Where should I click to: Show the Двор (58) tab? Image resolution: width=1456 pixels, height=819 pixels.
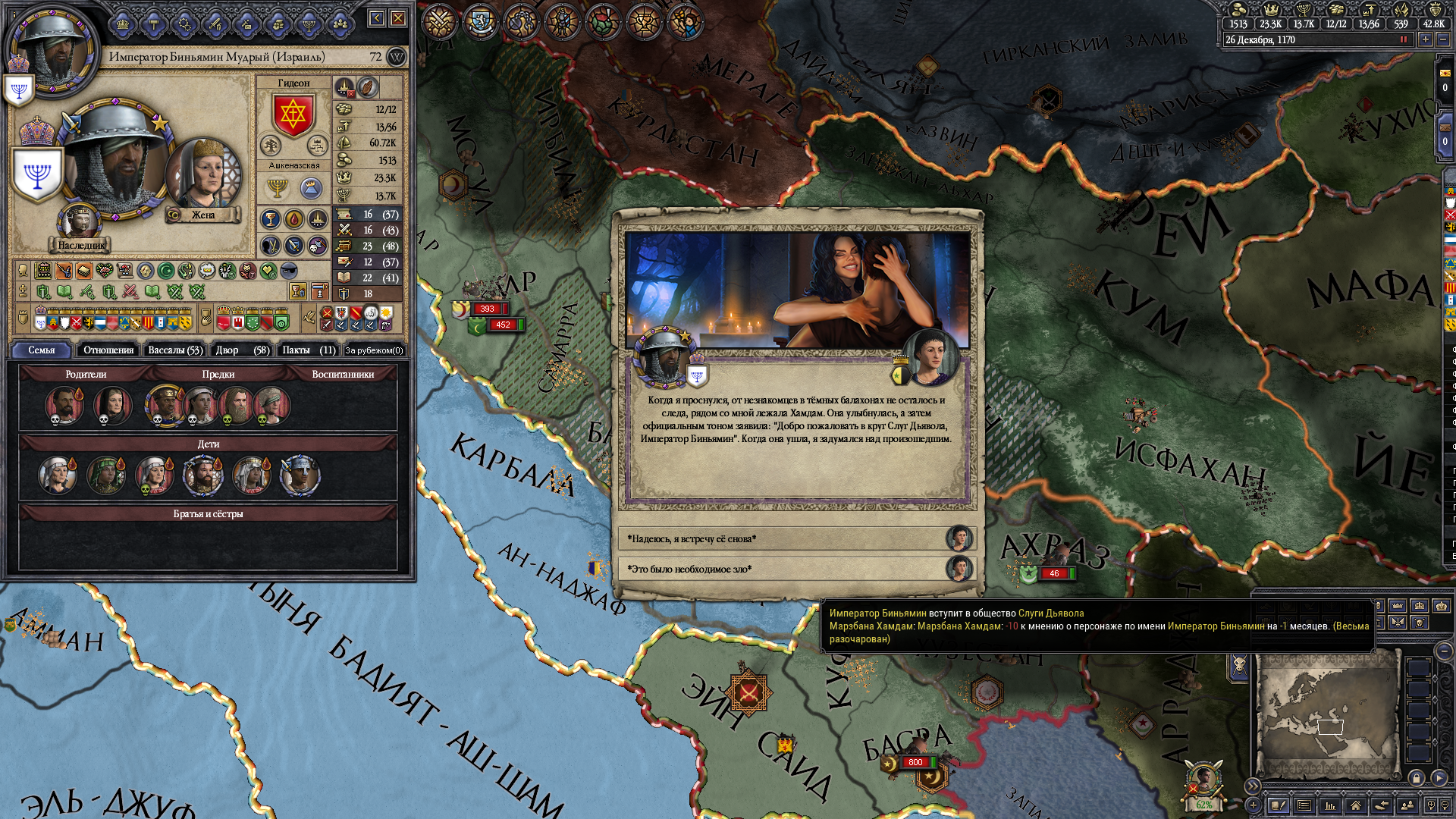[x=242, y=350]
